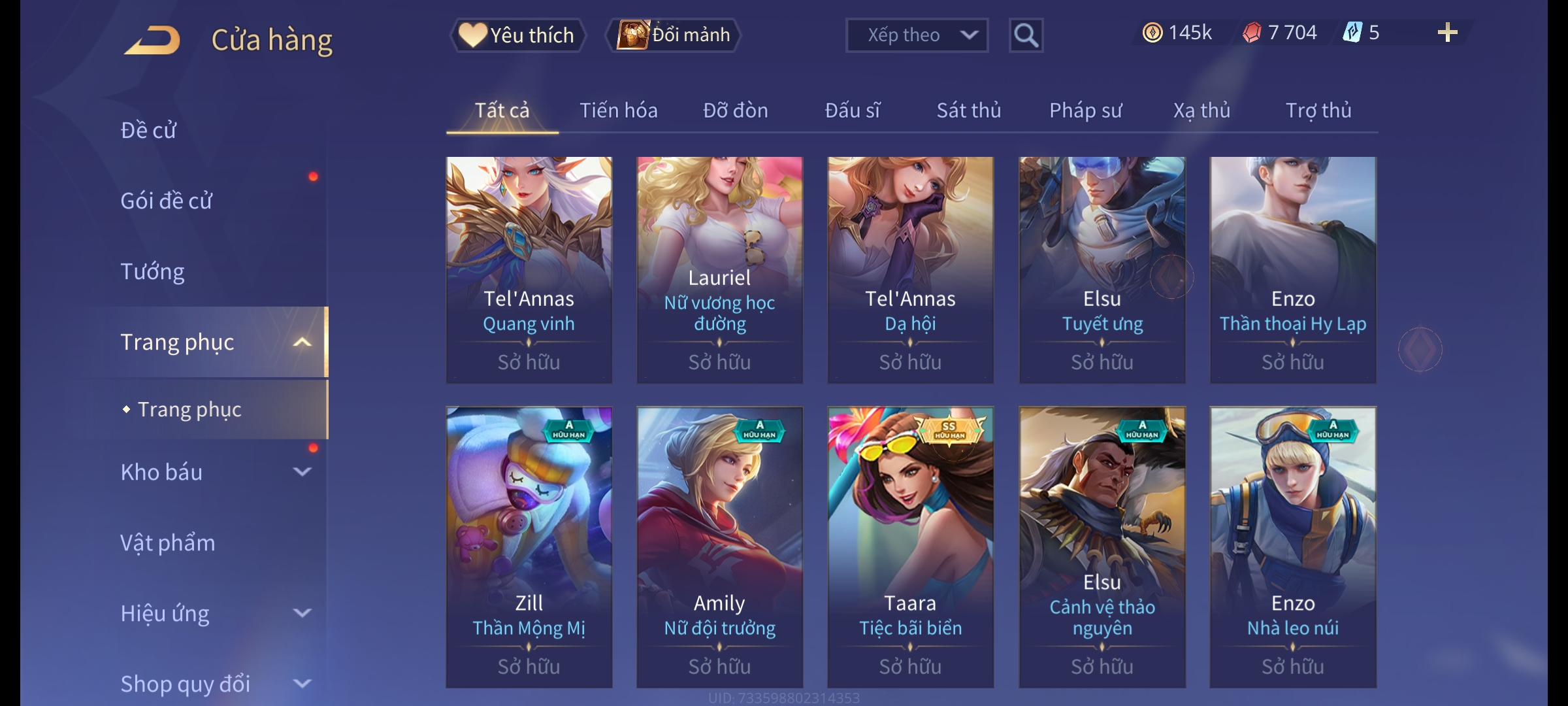
Task: Expand the Xếp theo sort dropdown
Action: (916, 35)
